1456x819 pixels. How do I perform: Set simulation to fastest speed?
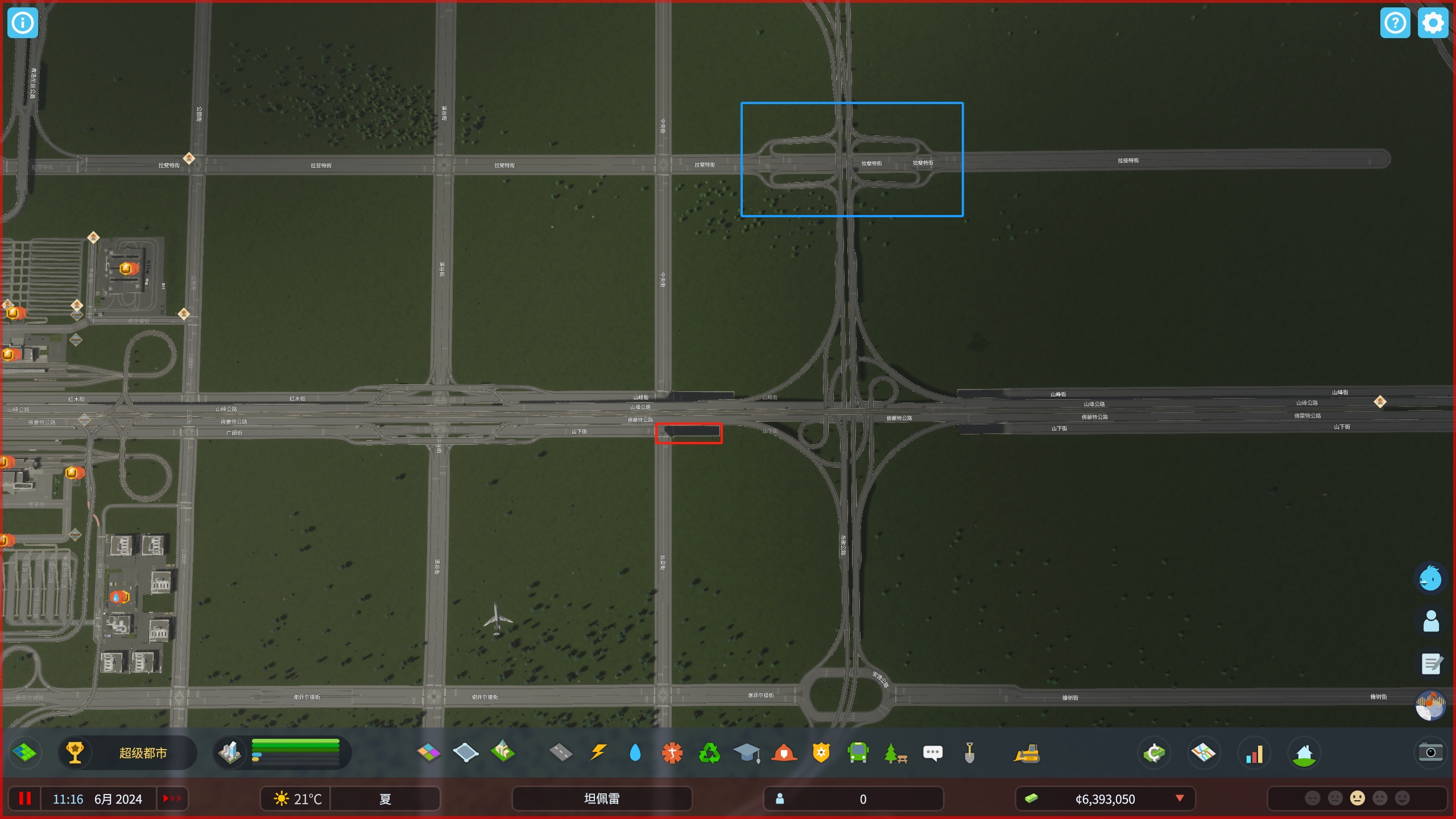click(x=172, y=799)
